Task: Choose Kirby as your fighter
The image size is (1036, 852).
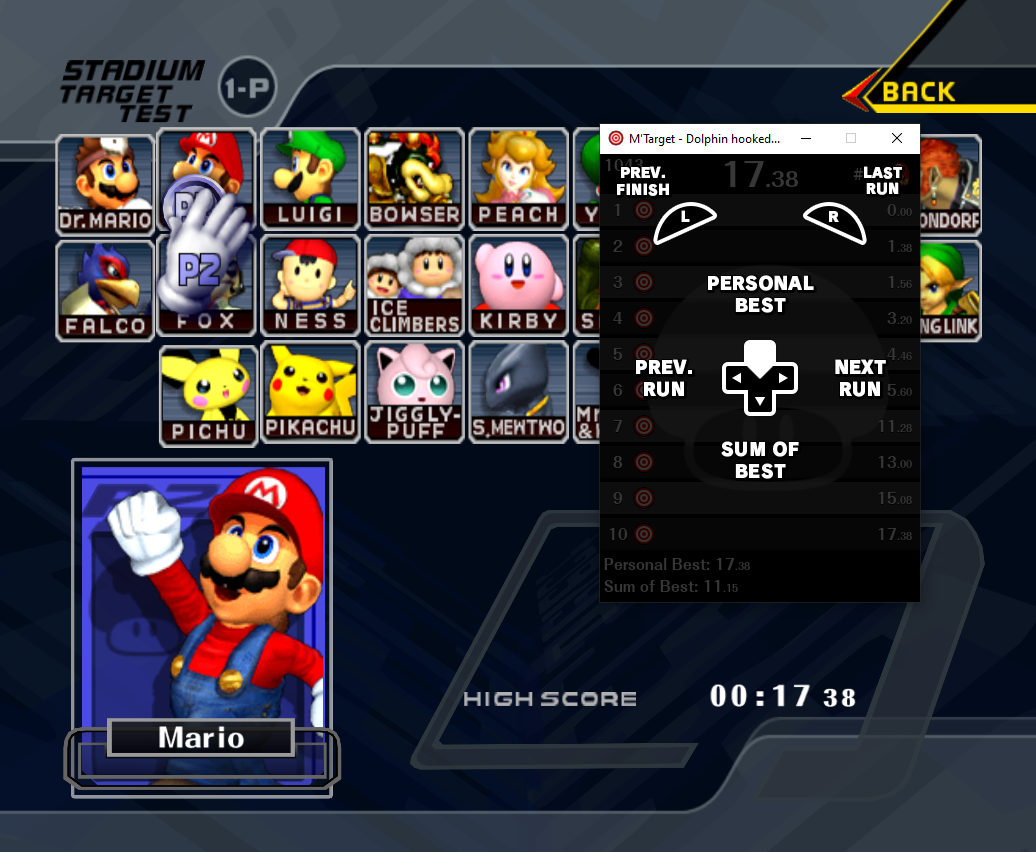Action: tap(518, 286)
